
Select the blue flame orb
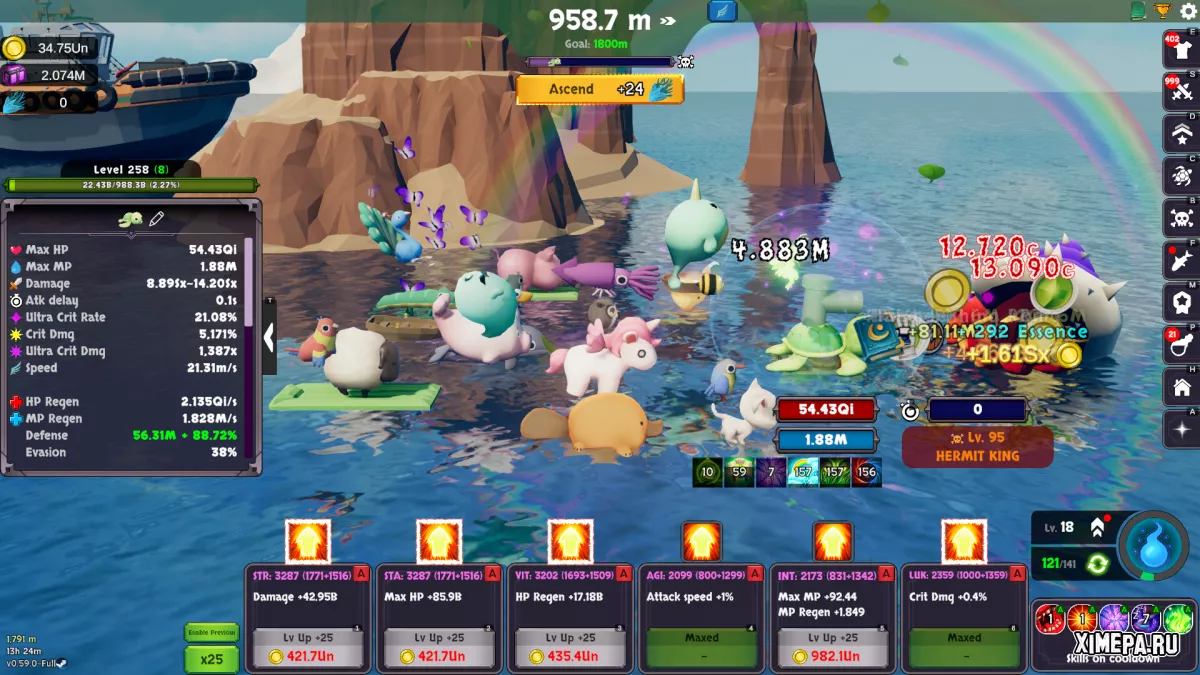click(1153, 545)
